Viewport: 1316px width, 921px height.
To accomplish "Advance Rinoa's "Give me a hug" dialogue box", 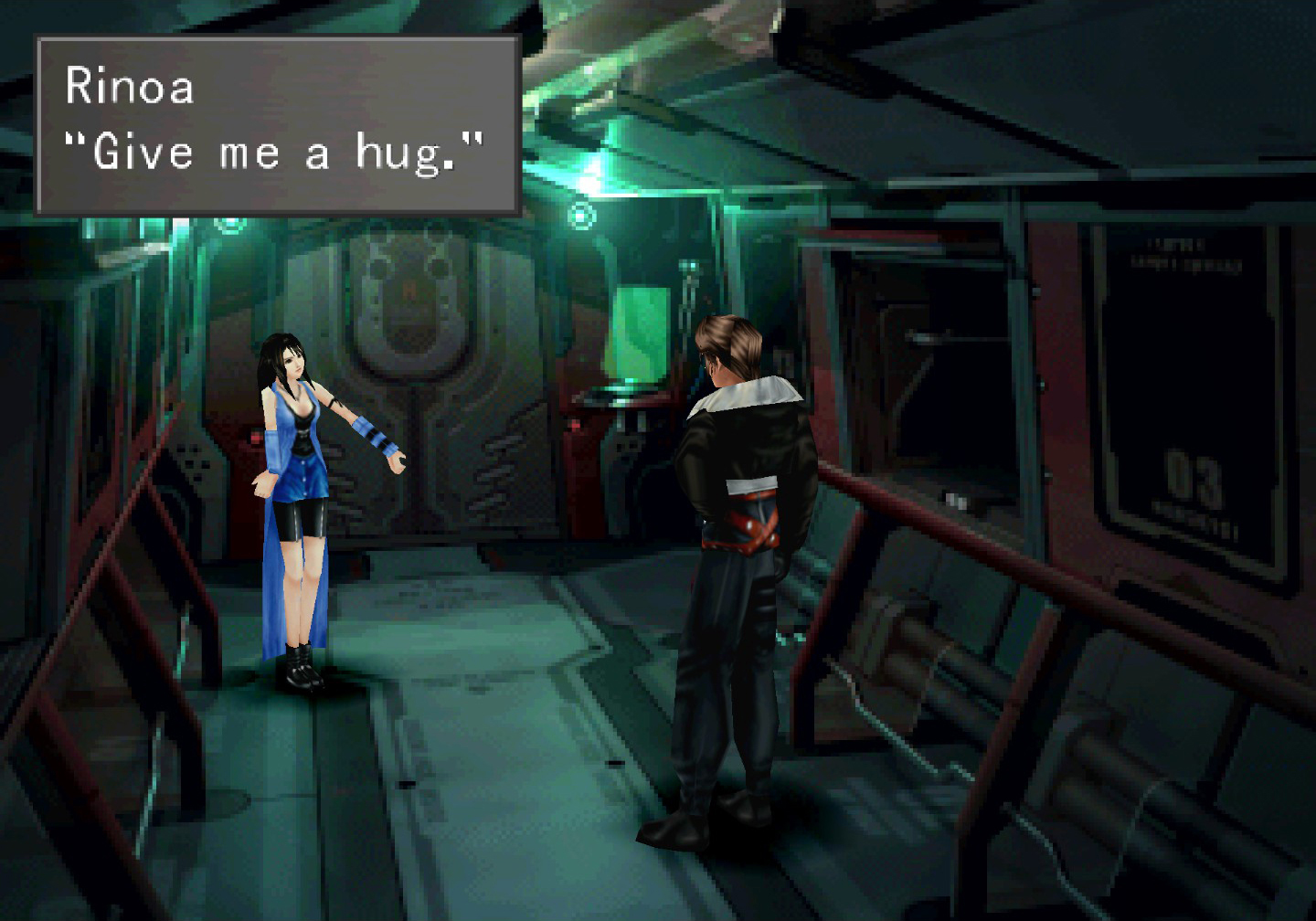I will 277,125.
